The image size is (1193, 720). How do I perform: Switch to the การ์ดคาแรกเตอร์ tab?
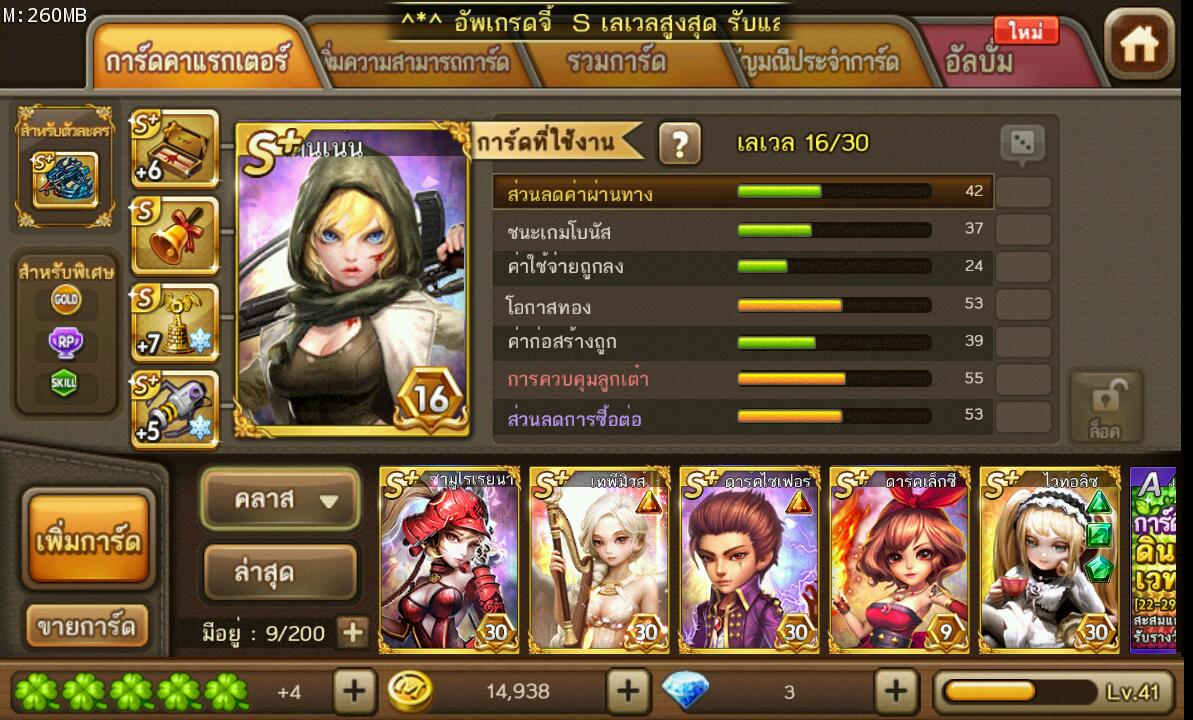coord(196,61)
